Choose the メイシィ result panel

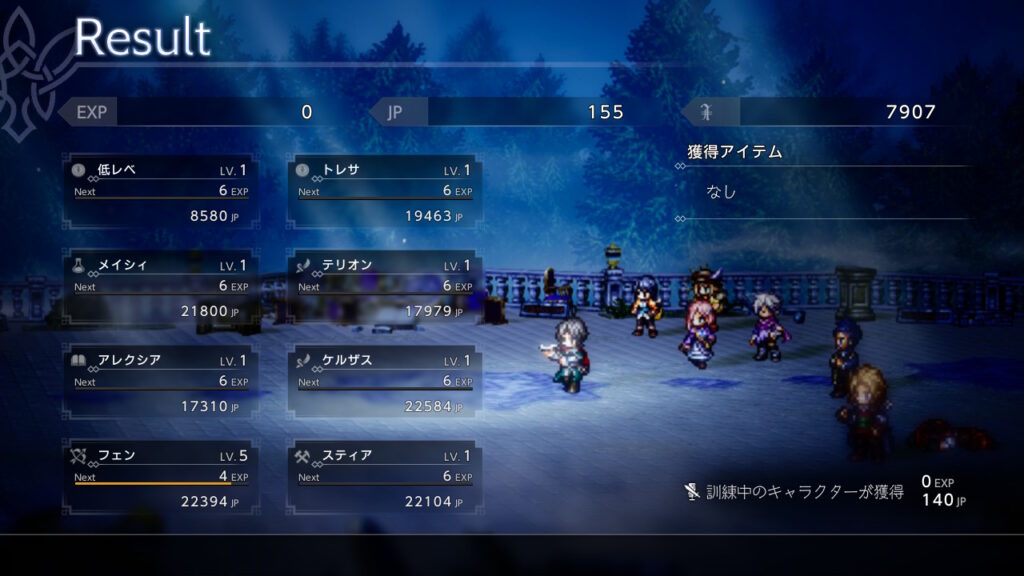(160, 288)
